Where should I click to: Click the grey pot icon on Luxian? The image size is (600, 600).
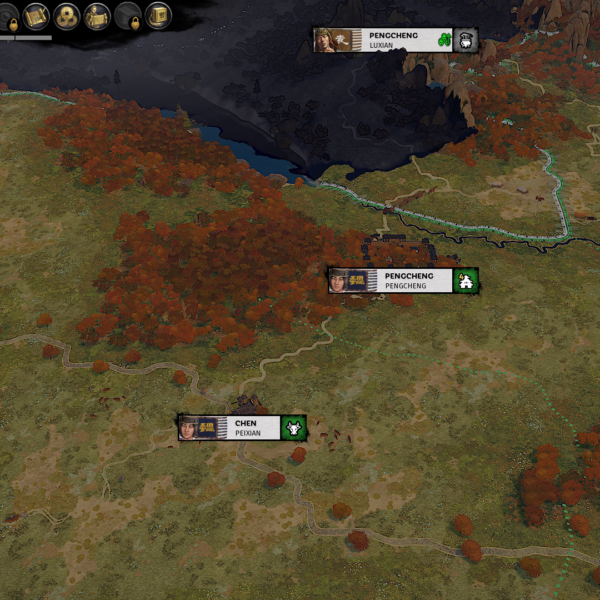pos(465,40)
